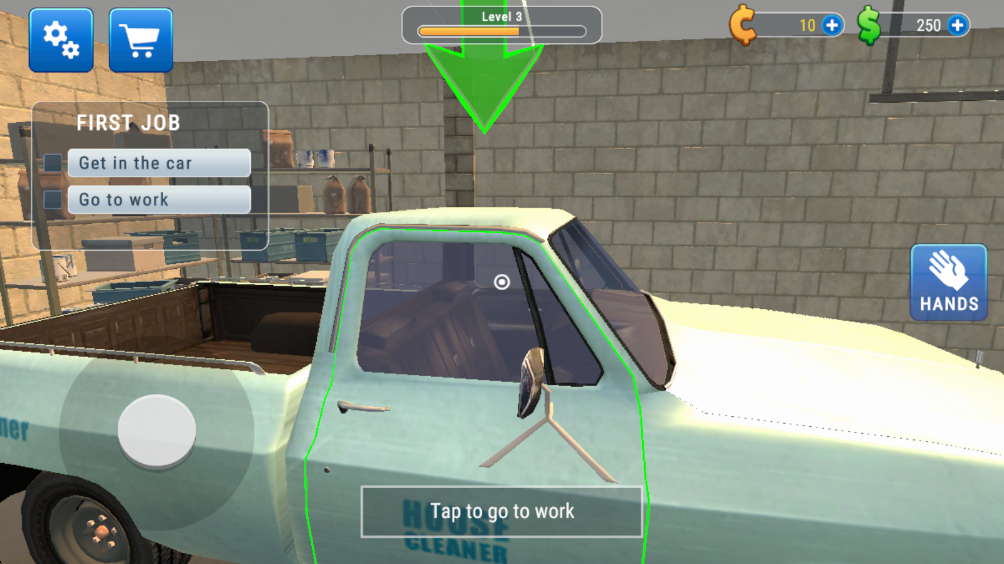
Task: Open the shopping cart store
Action: click(x=140, y=40)
